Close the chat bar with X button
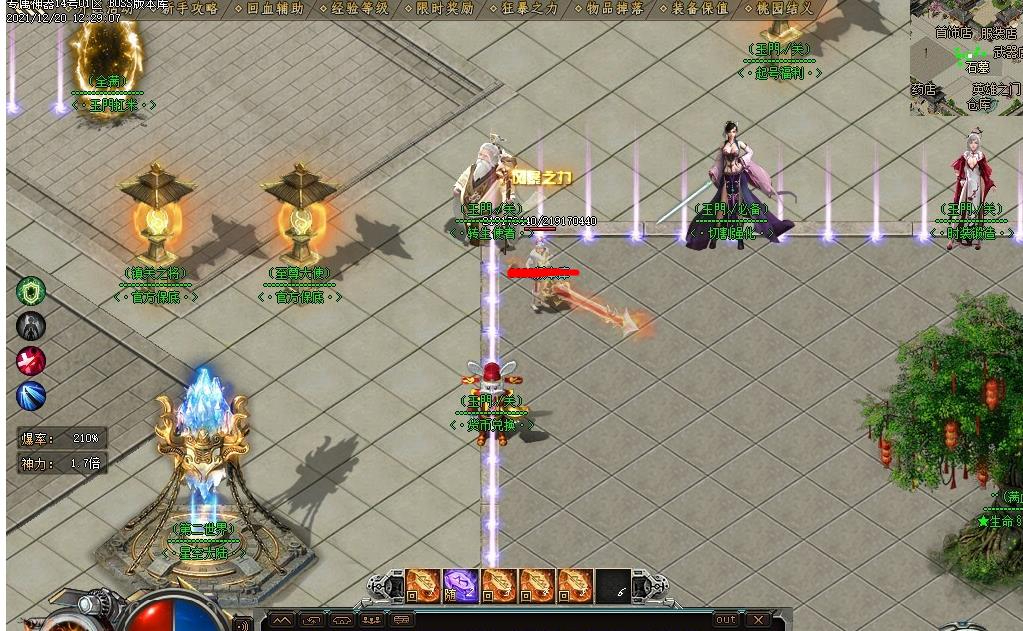Screen dimensions: 1023x631 coord(758,620)
